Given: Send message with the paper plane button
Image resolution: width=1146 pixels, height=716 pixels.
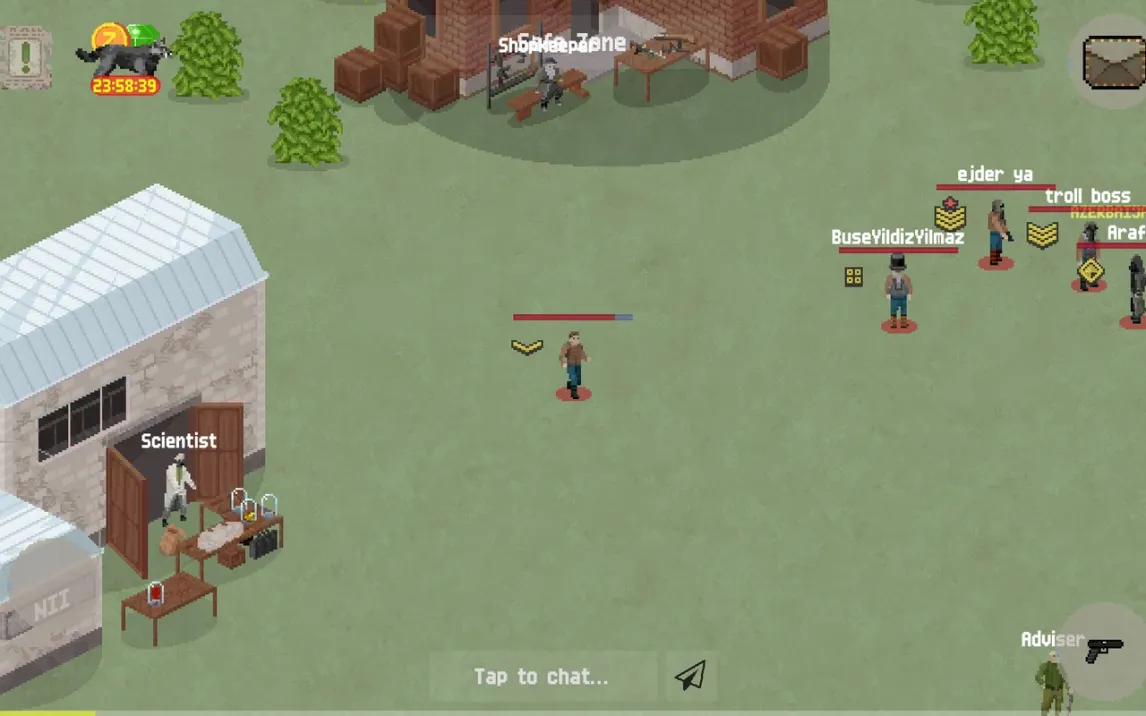Looking at the screenshot, I should point(690,676).
